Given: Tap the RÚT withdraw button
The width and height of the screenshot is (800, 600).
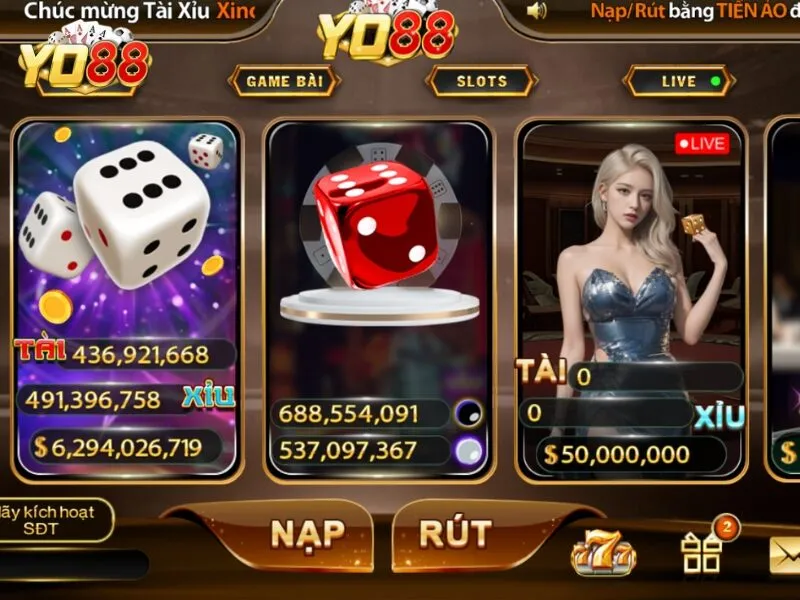Looking at the screenshot, I should click(x=455, y=535).
